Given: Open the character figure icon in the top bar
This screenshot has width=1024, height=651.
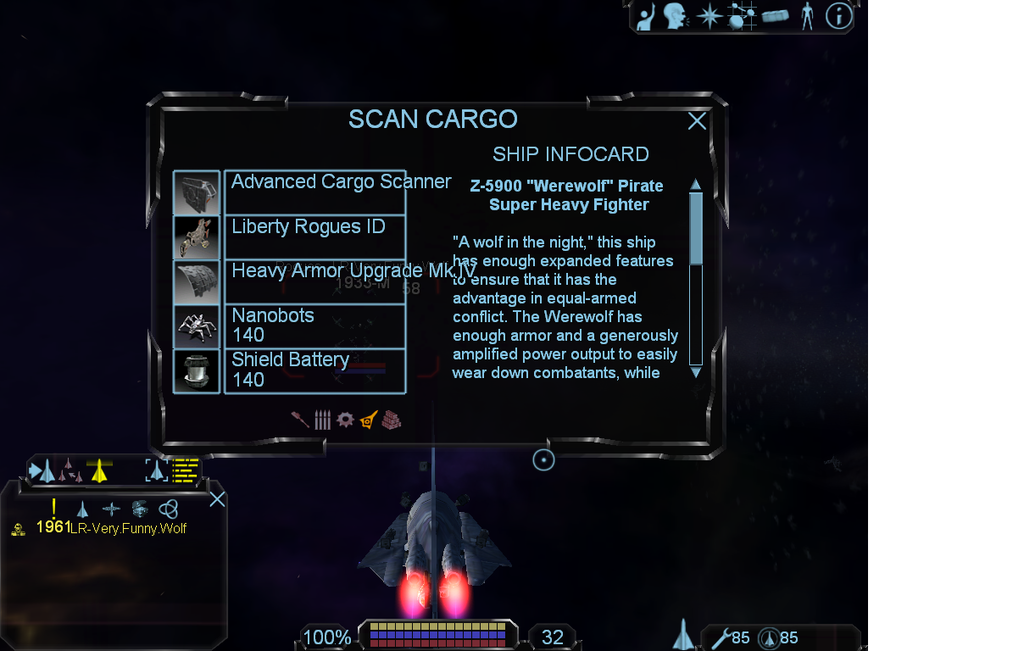Looking at the screenshot, I should point(807,16).
